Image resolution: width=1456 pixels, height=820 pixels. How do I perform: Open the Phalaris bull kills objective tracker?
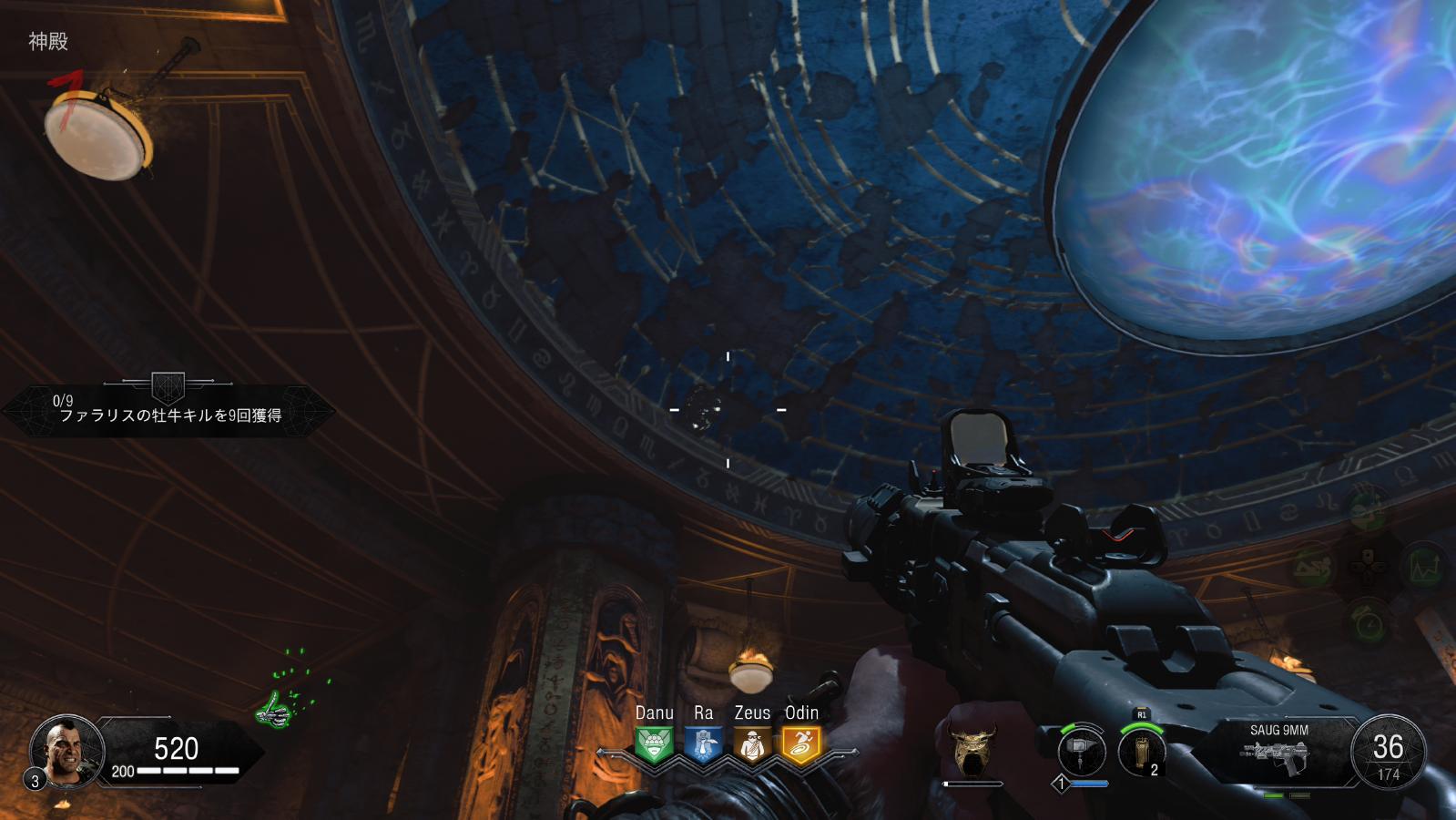(x=169, y=412)
